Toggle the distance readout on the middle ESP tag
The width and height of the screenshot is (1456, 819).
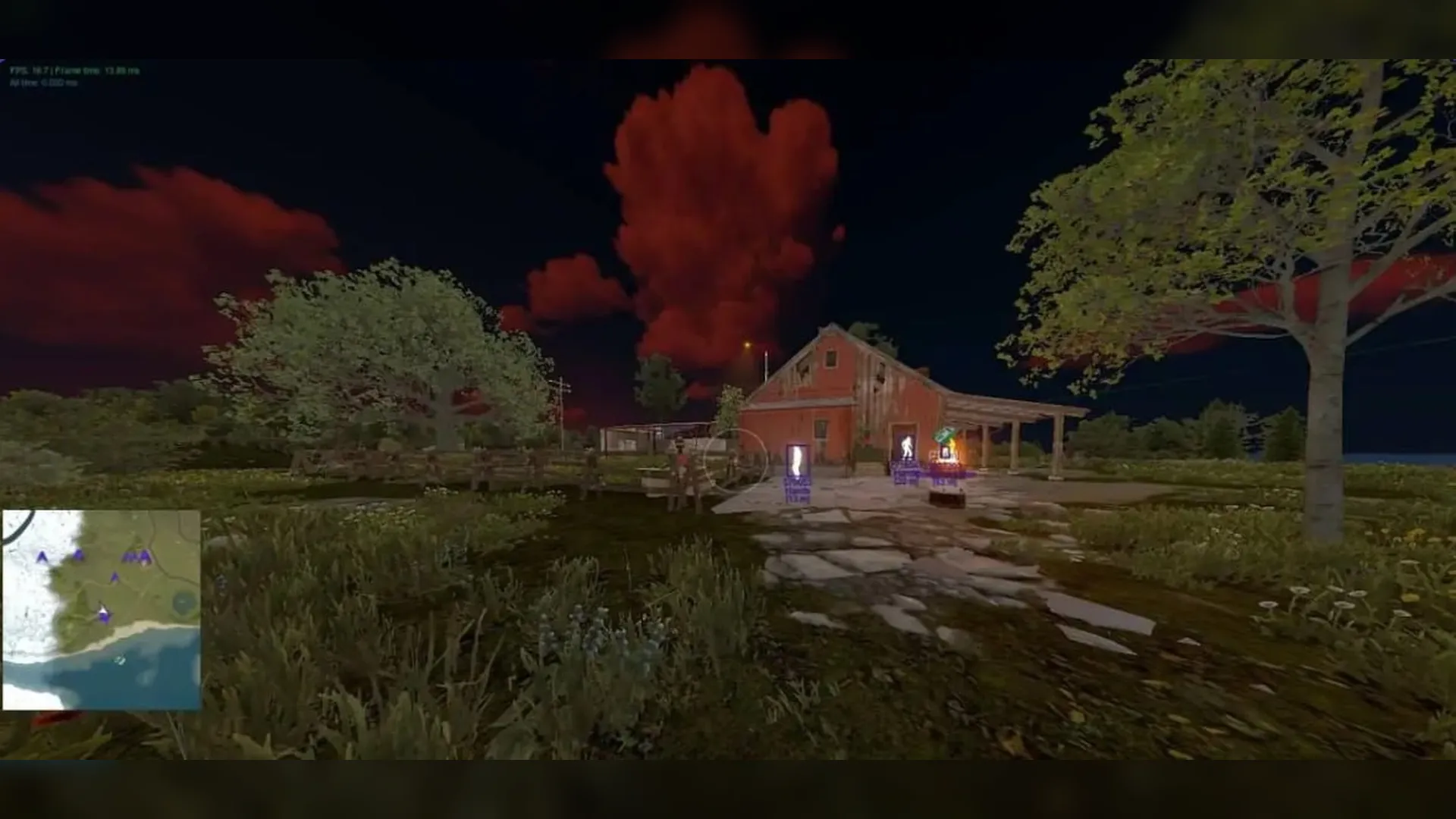tap(907, 476)
